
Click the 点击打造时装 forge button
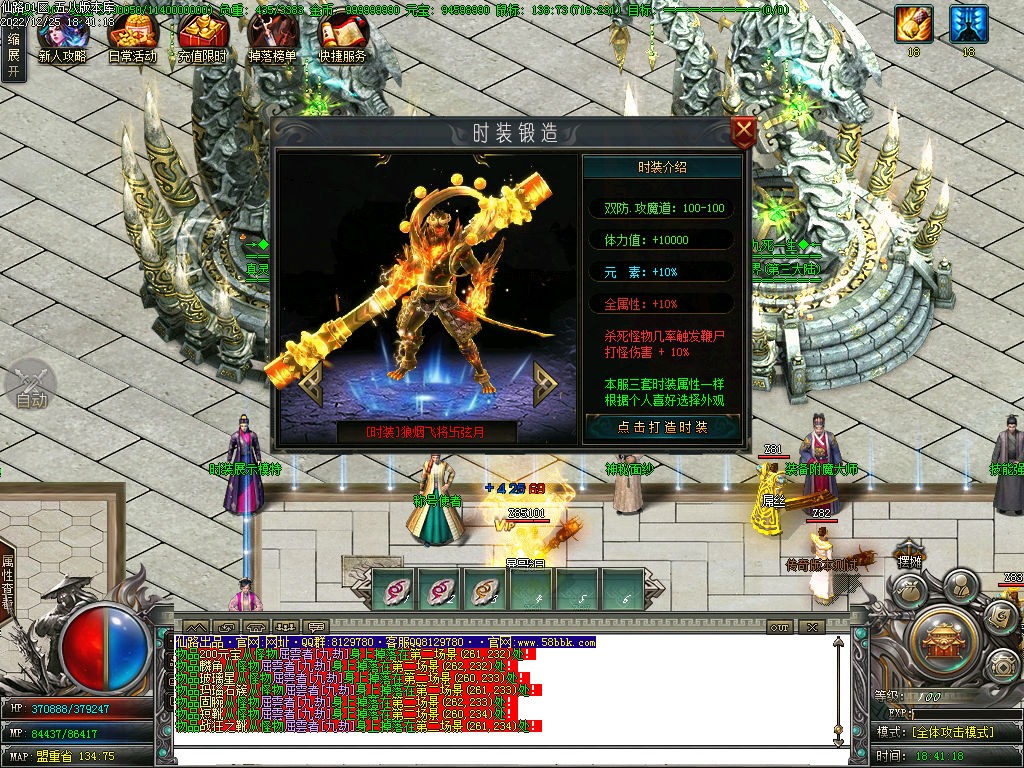coord(662,427)
